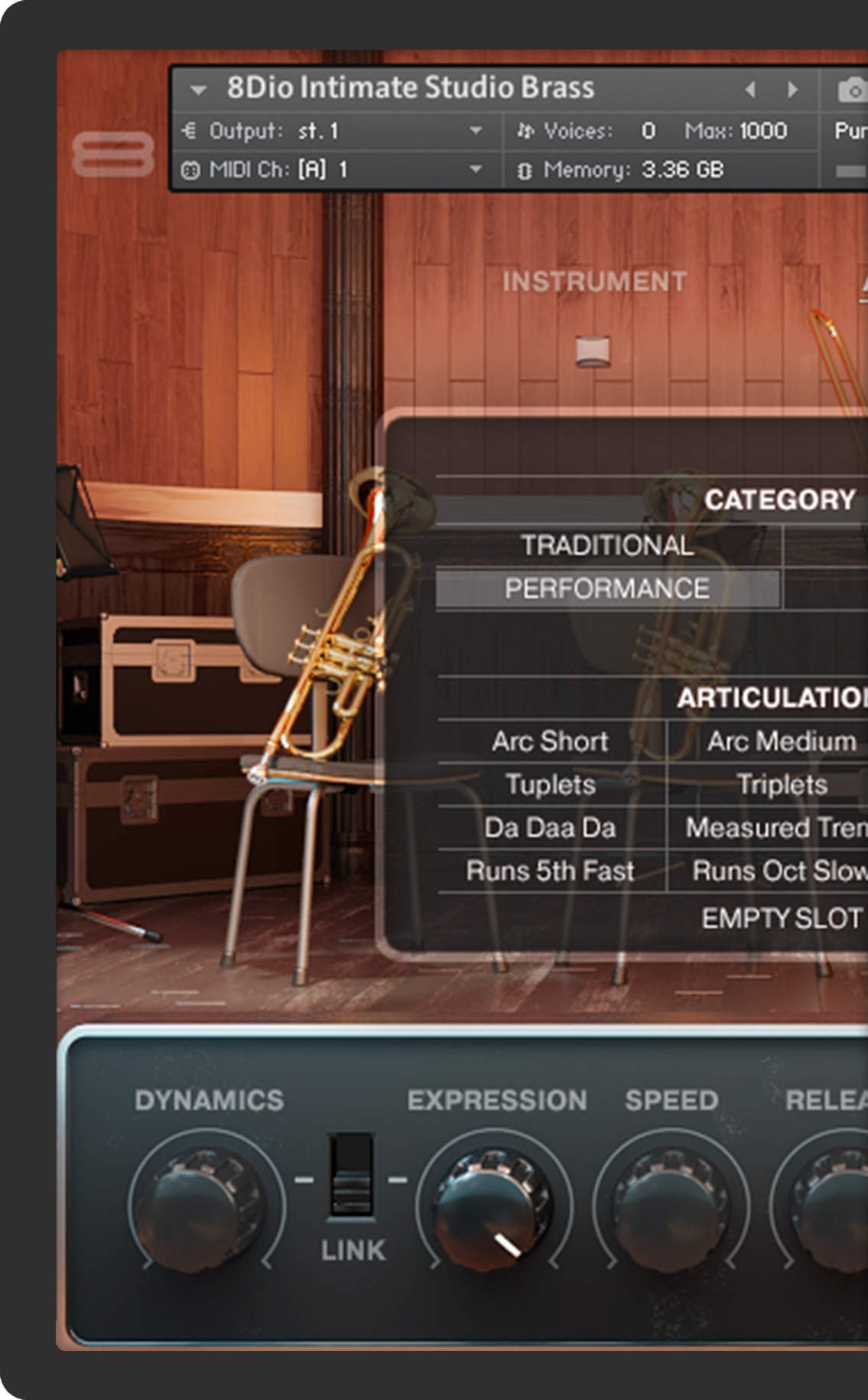
Task: Click the Da Daa Da articulation
Action: [x=550, y=828]
